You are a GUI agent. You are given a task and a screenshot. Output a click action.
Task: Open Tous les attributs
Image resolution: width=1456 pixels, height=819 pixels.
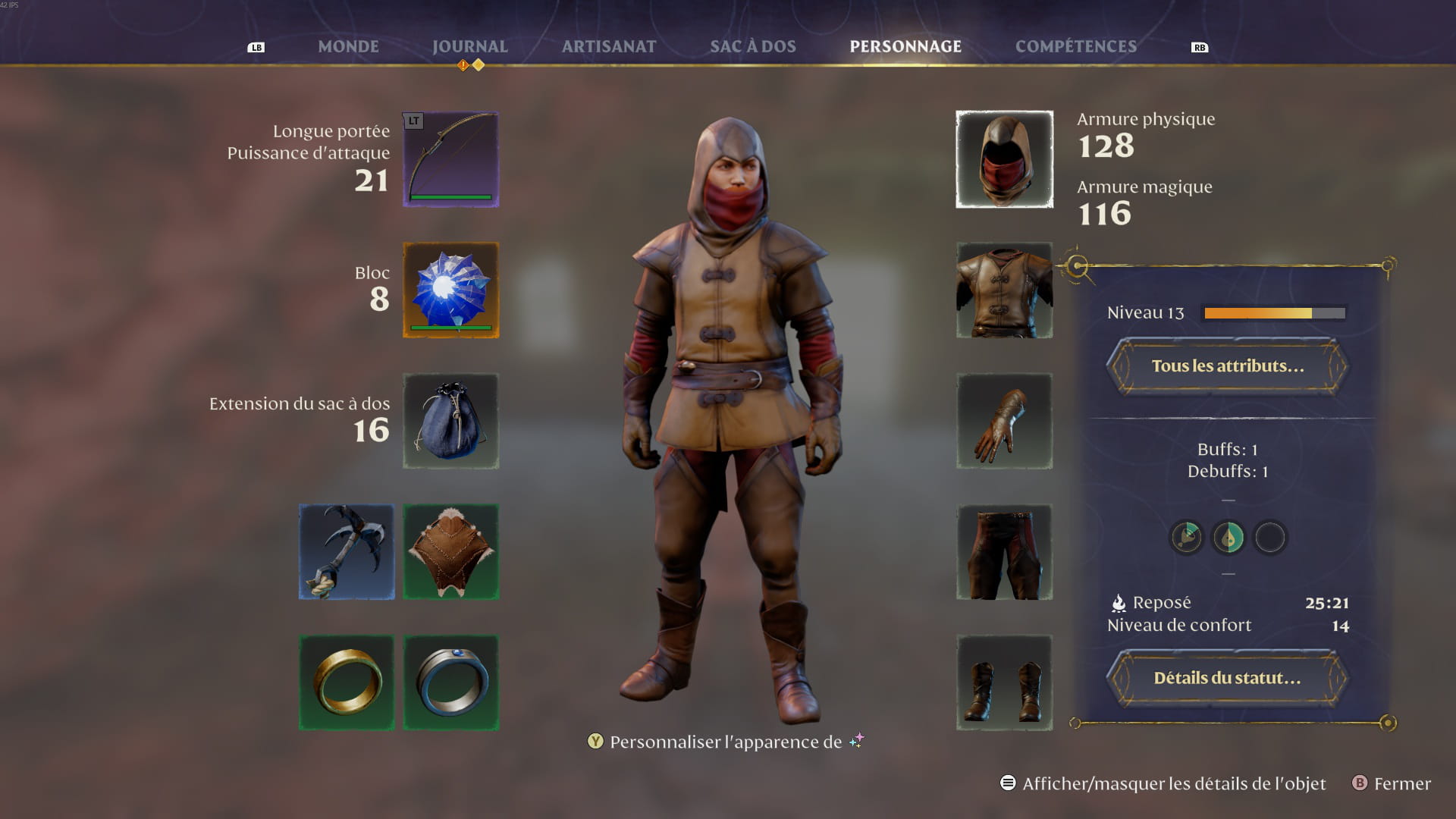pyautogui.click(x=1227, y=366)
